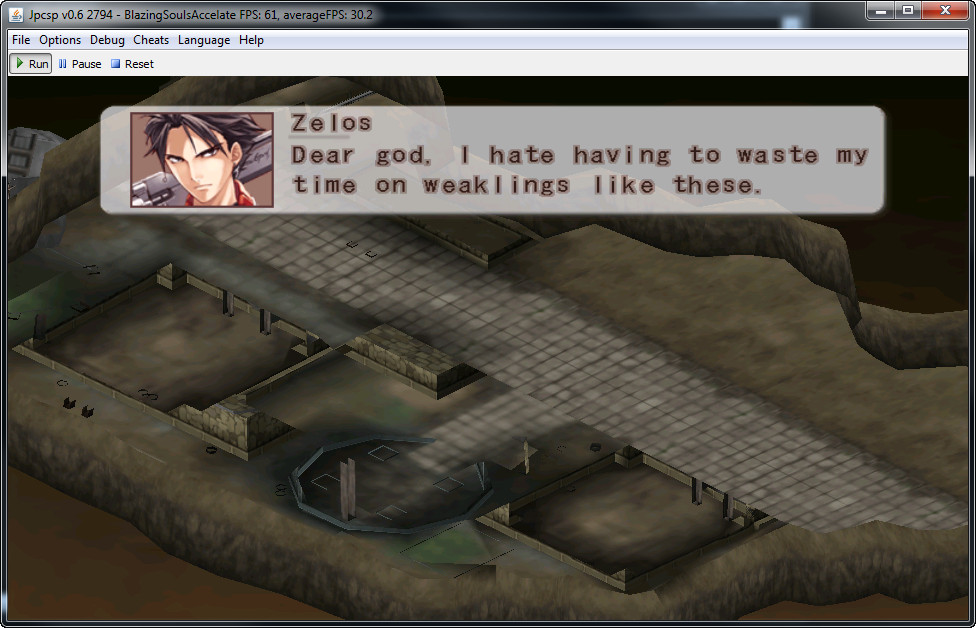Open the Cheats menu
The width and height of the screenshot is (976, 628).
(x=151, y=40)
